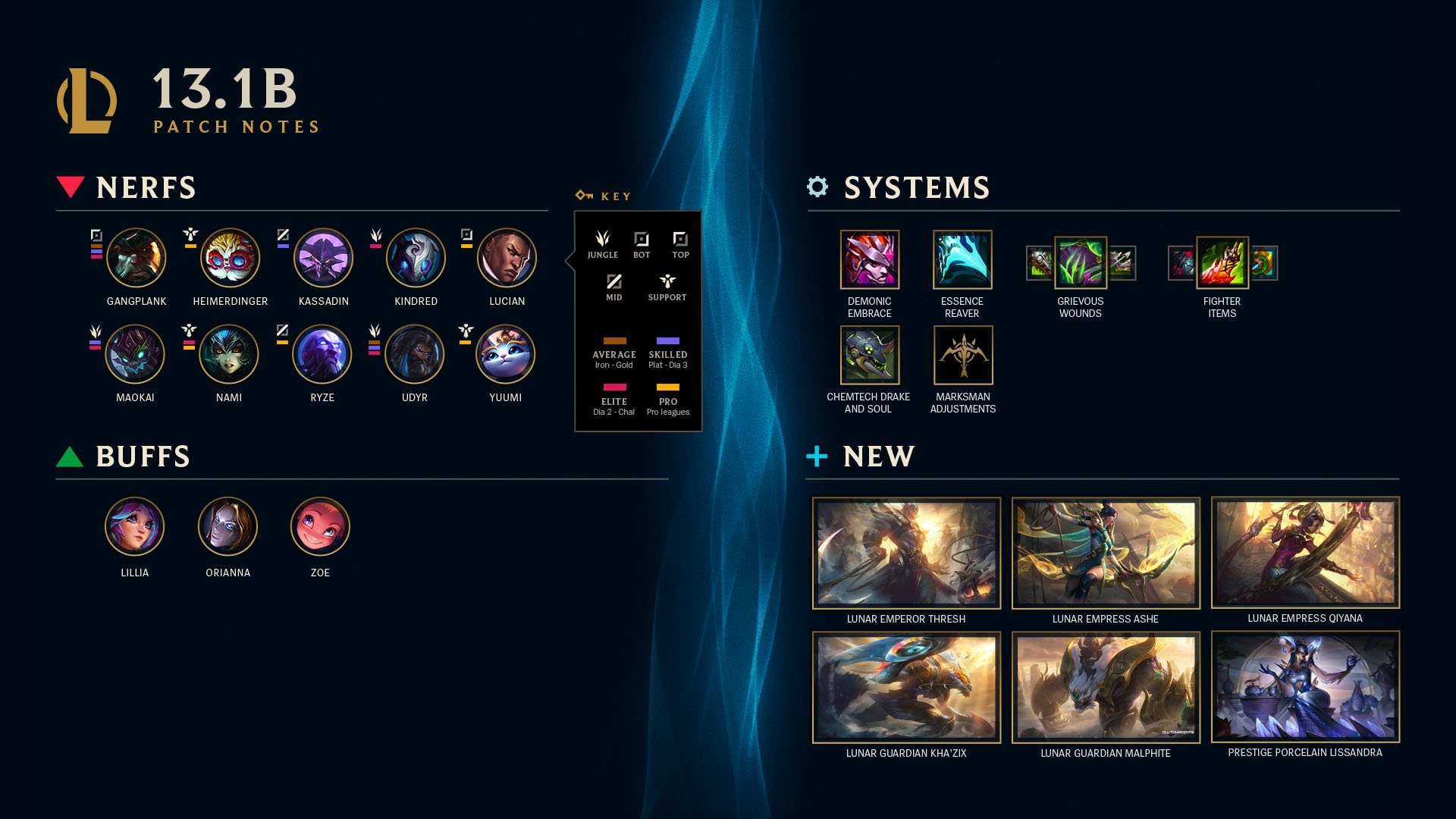Click the Marksman Adjustments icon
This screenshot has height=819, width=1456.
click(962, 355)
